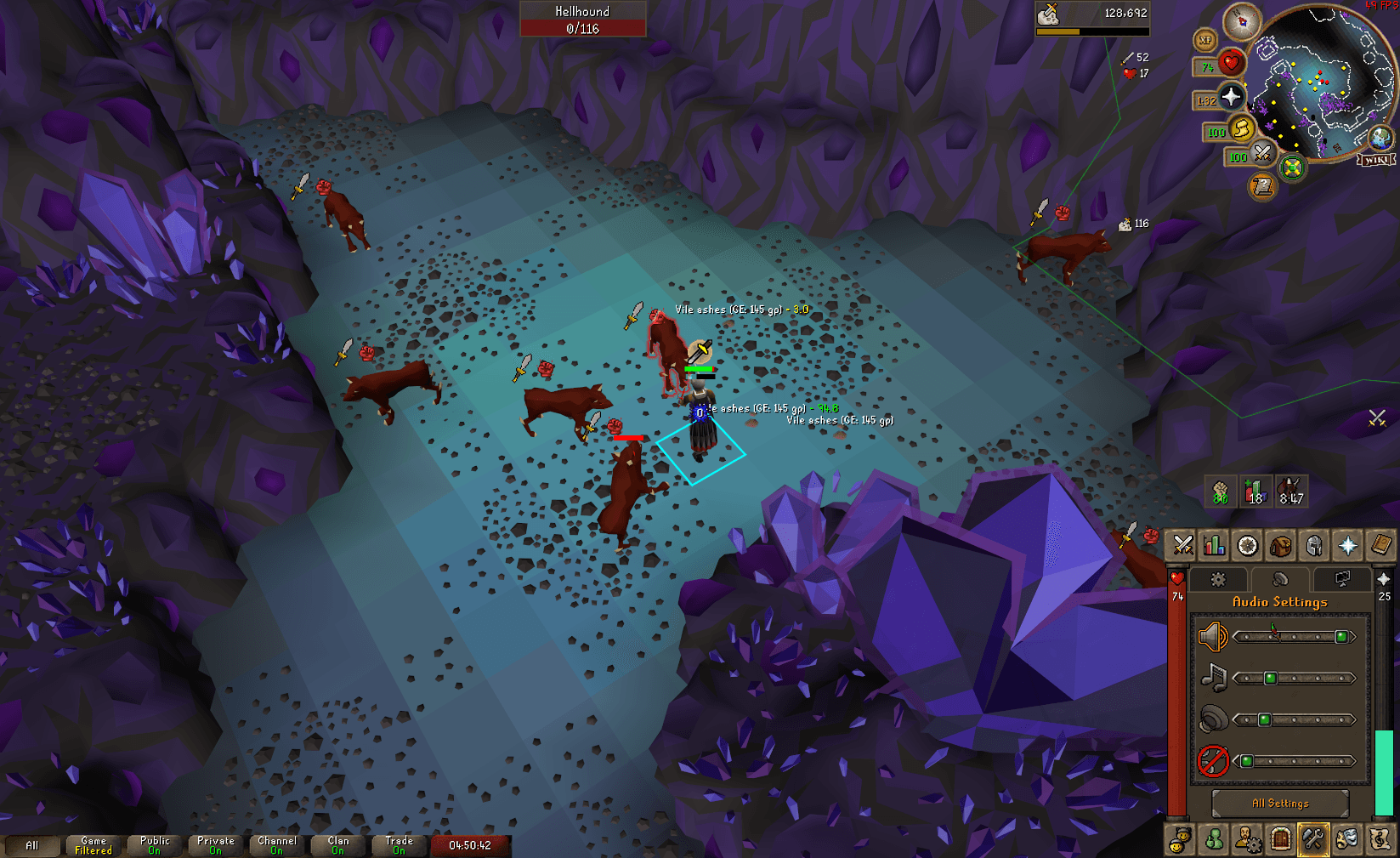1400x858 pixels.
Task: Click the Logout door icon
Action: [1280, 839]
